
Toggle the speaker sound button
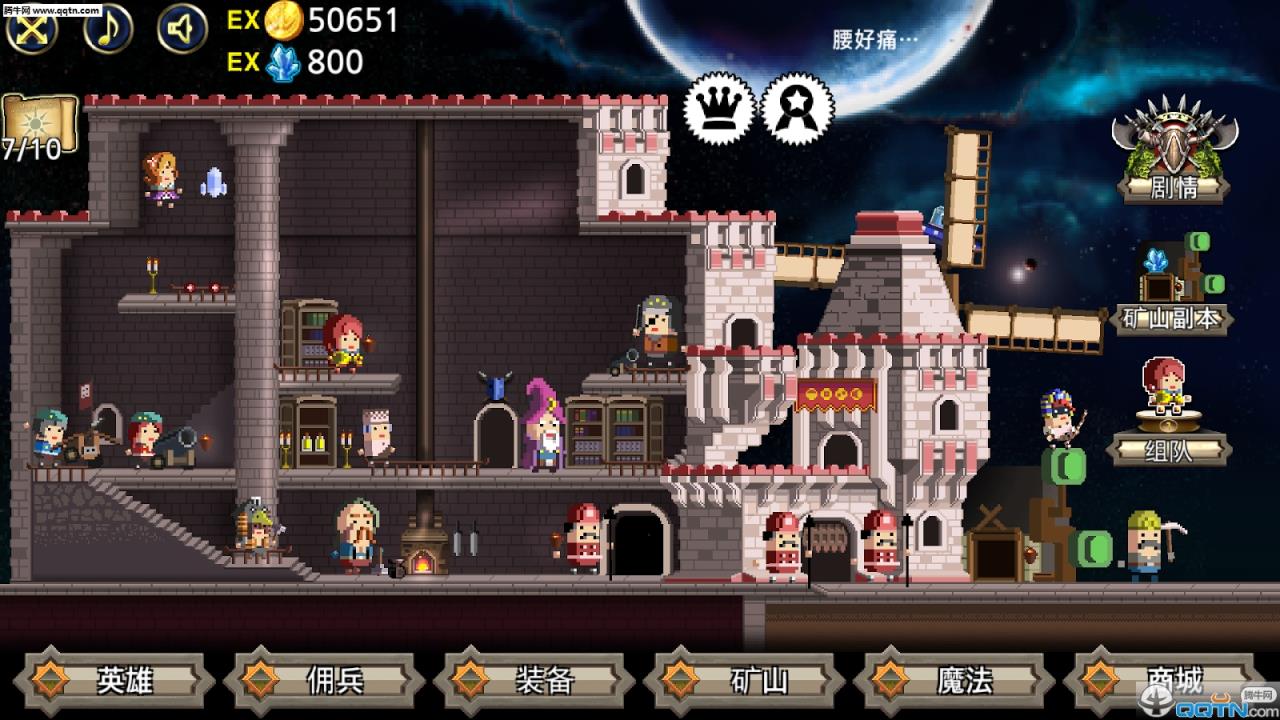point(182,28)
